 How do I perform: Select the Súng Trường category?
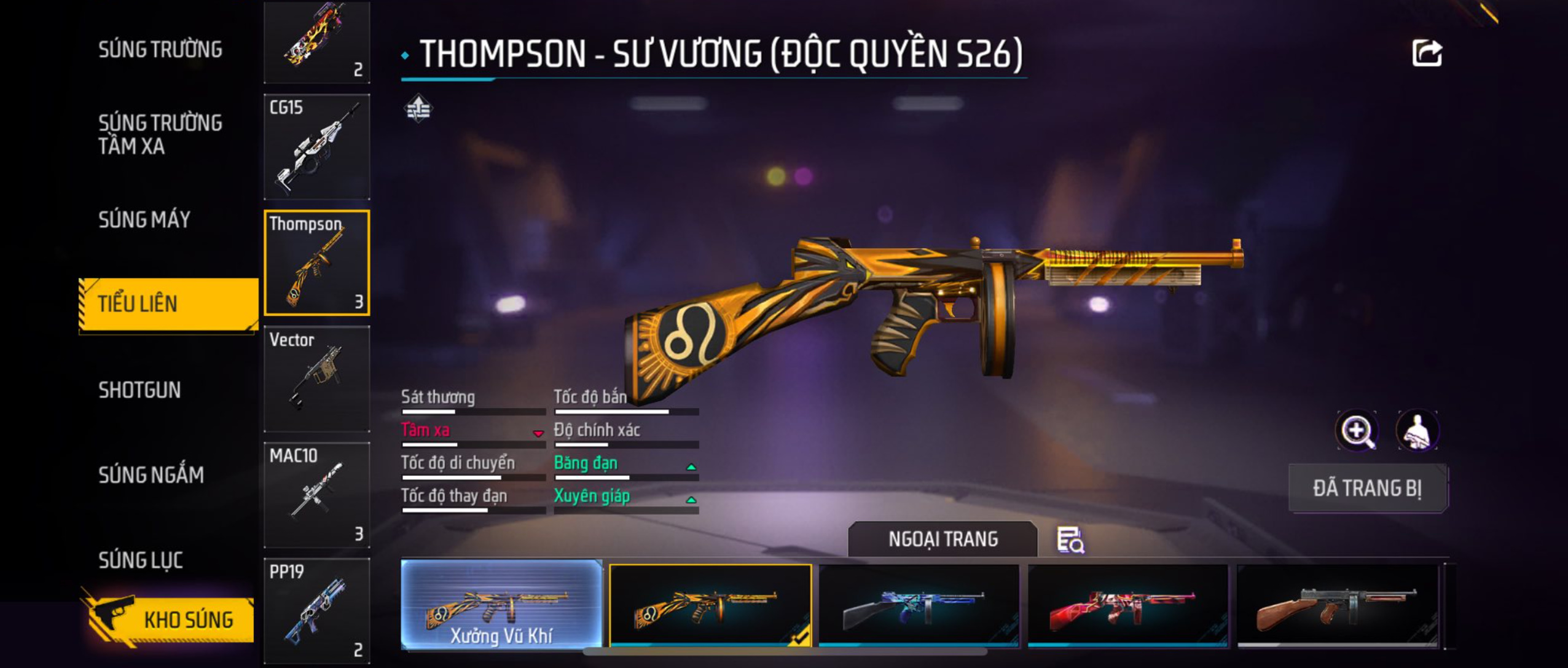pos(160,49)
